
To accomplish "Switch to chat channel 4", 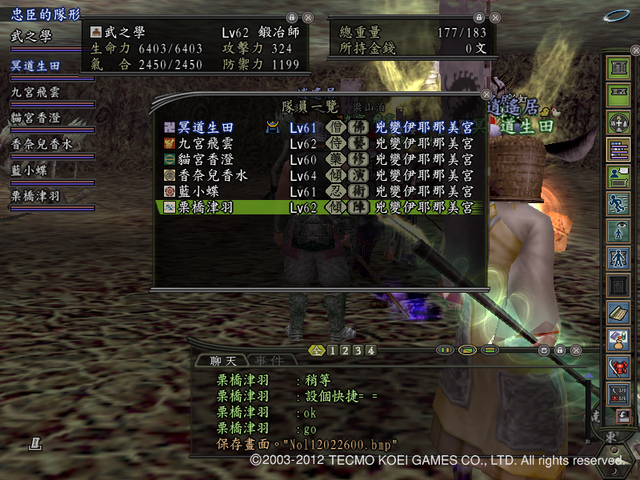I will [x=371, y=351].
